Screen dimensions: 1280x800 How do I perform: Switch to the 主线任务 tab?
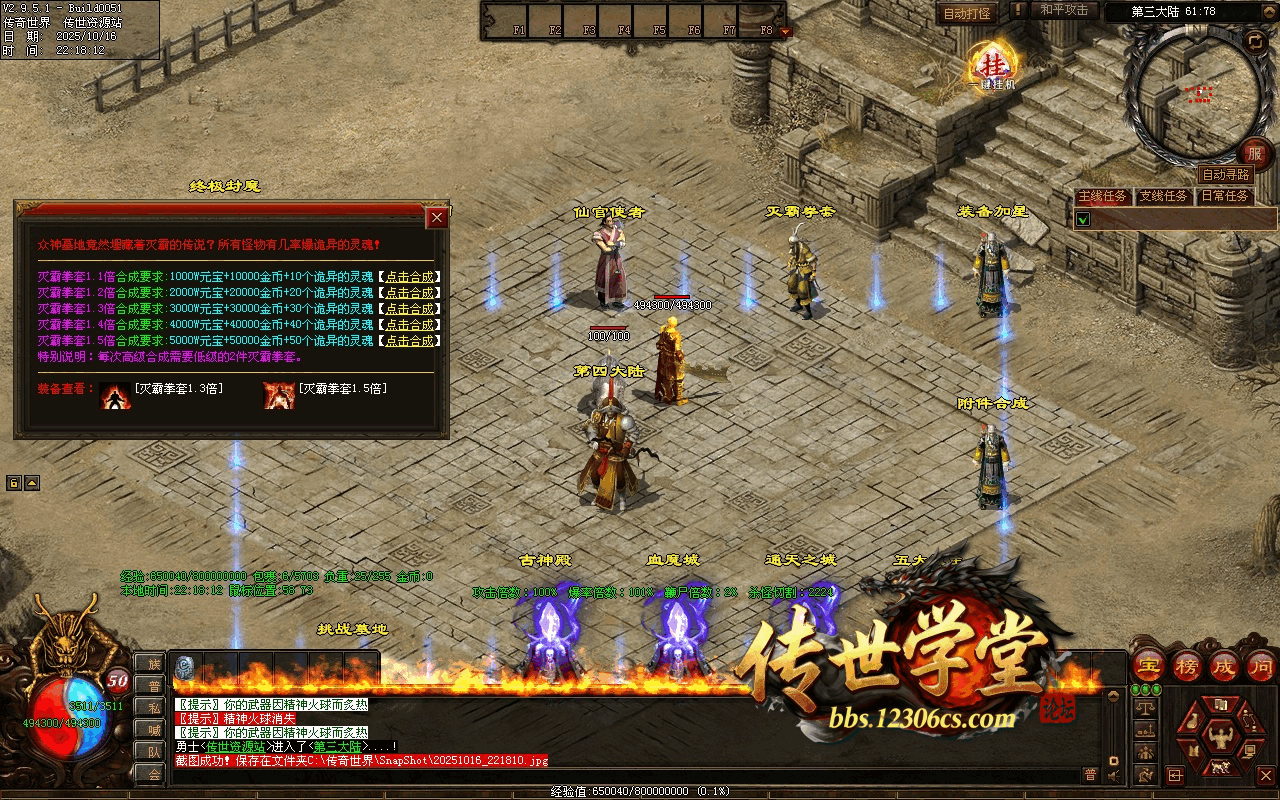click(x=1102, y=196)
